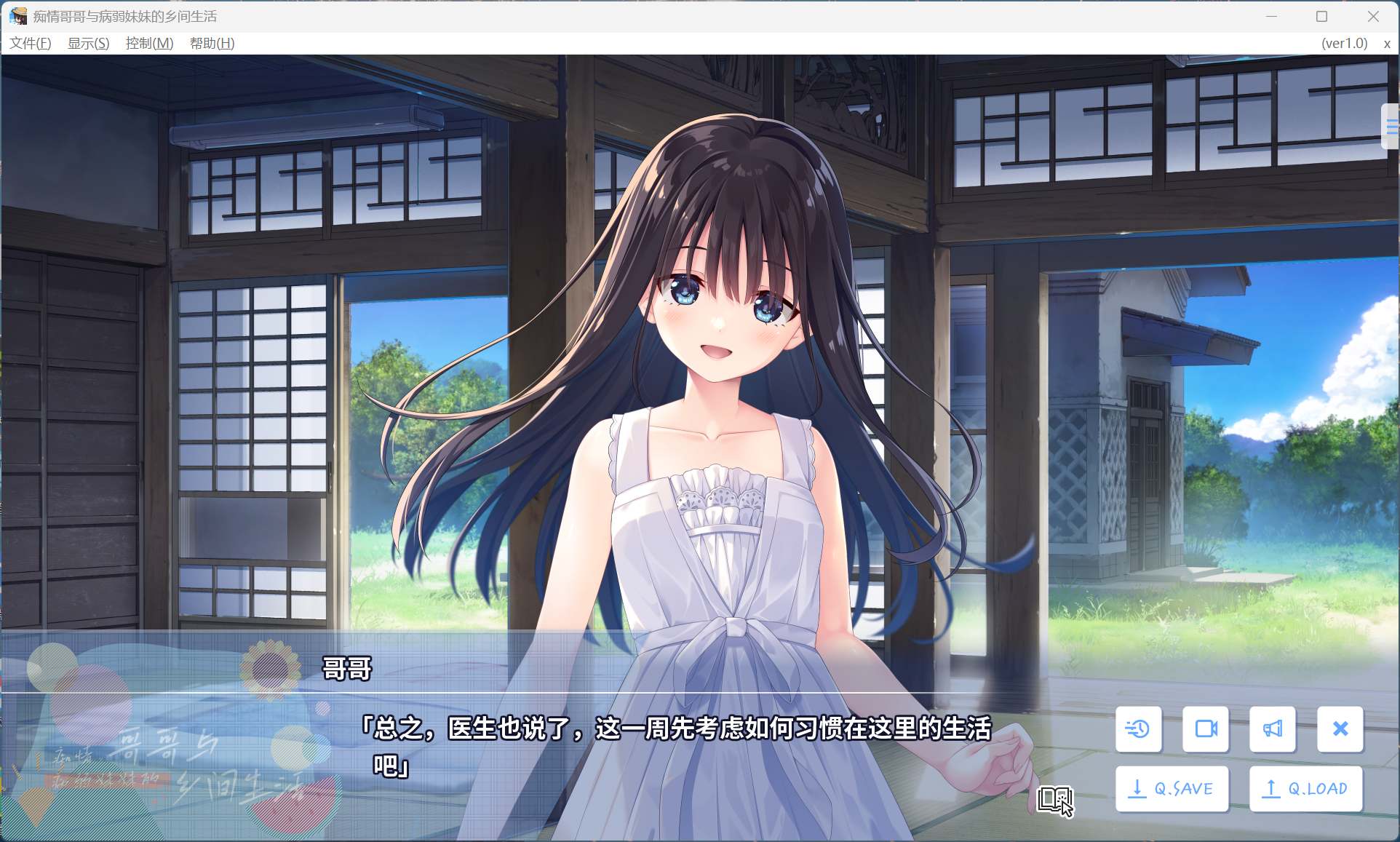The image size is (1400, 842).
Task: Minimize the game window
Action: click(1271, 15)
